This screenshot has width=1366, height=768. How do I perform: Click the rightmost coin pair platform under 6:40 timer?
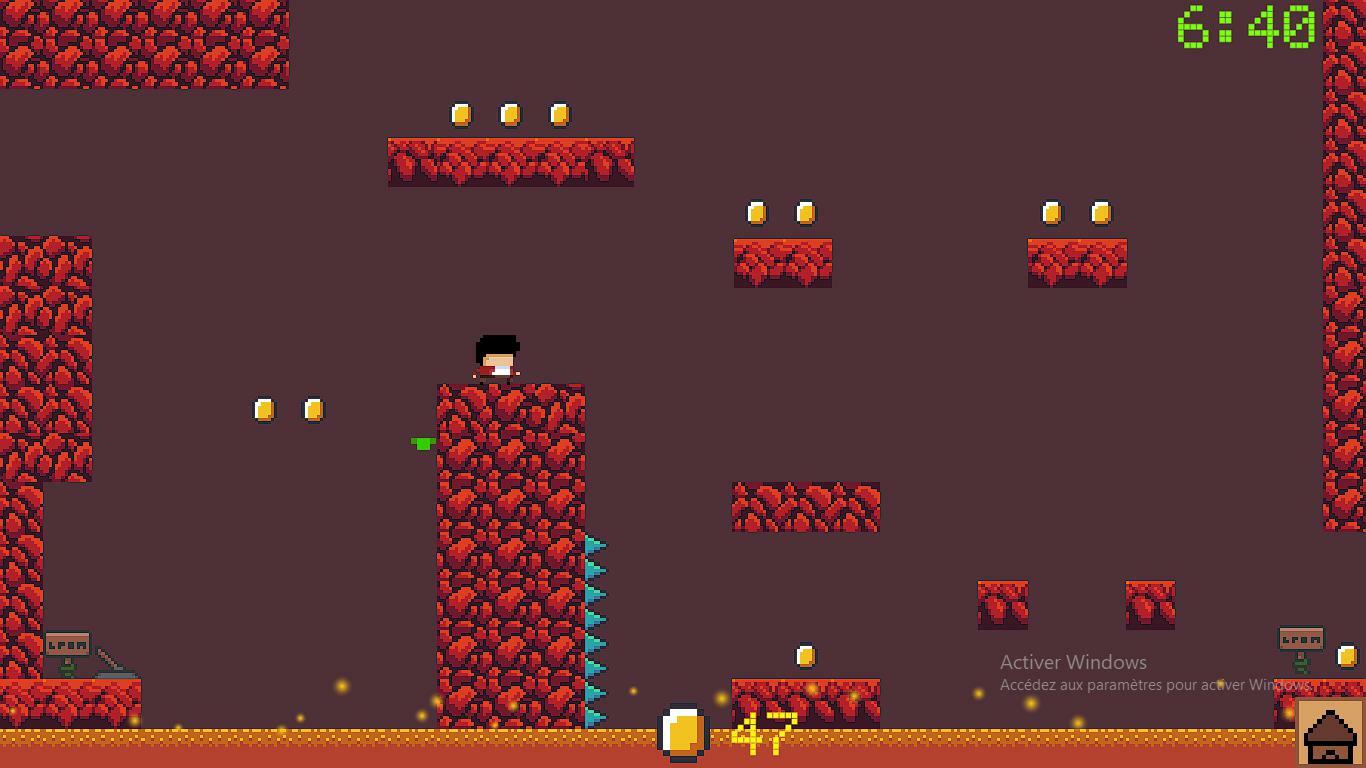[x=1077, y=262]
